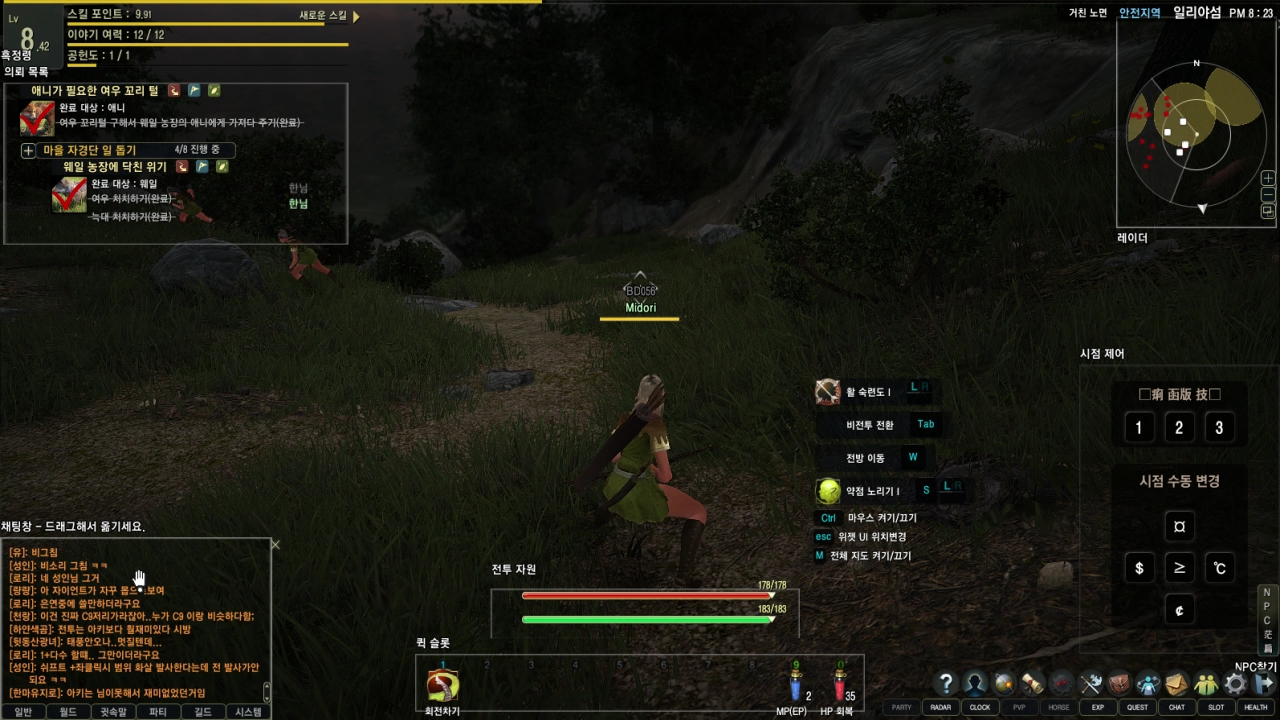Viewport: 1280px width, 720px height.
Task: Open the 새로운 스킬 arrow
Action: click(356, 16)
